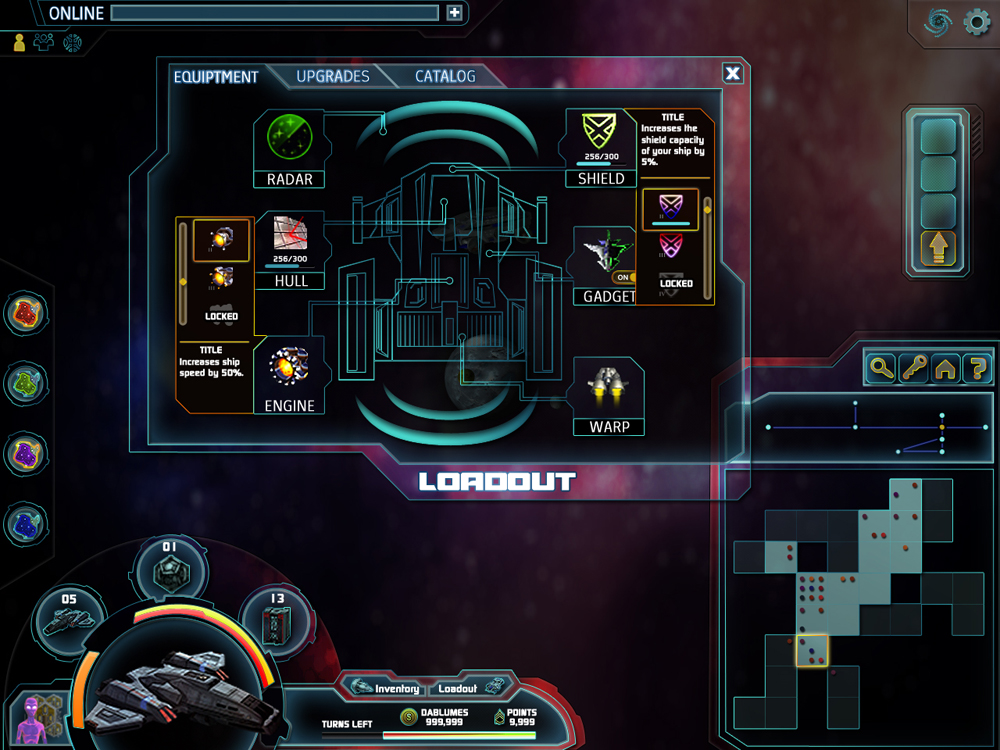The height and width of the screenshot is (750, 1000).
Task: Select the Hull equipment slot
Action: click(x=290, y=250)
